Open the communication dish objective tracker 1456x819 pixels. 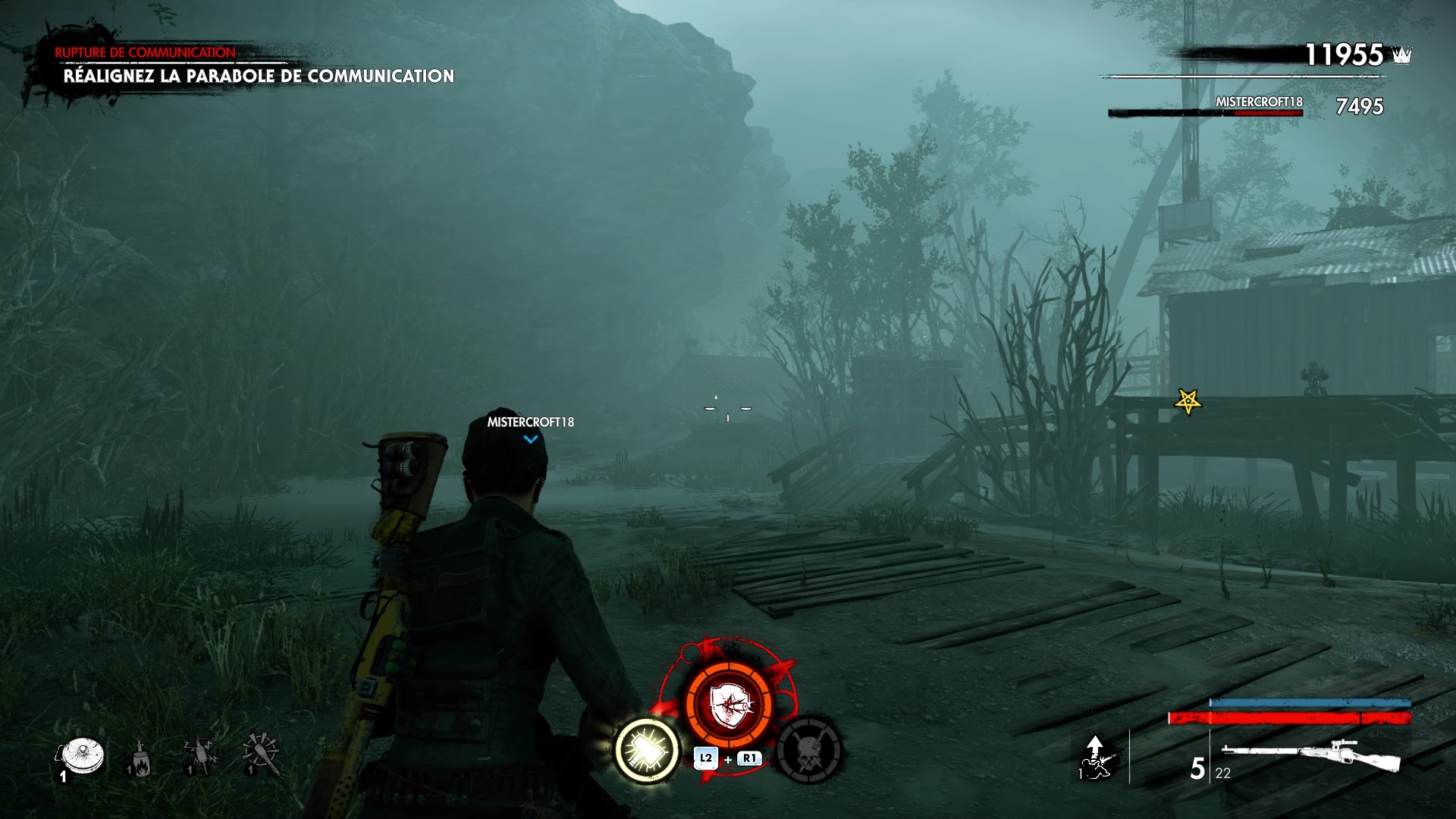click(x=258, y=76)
